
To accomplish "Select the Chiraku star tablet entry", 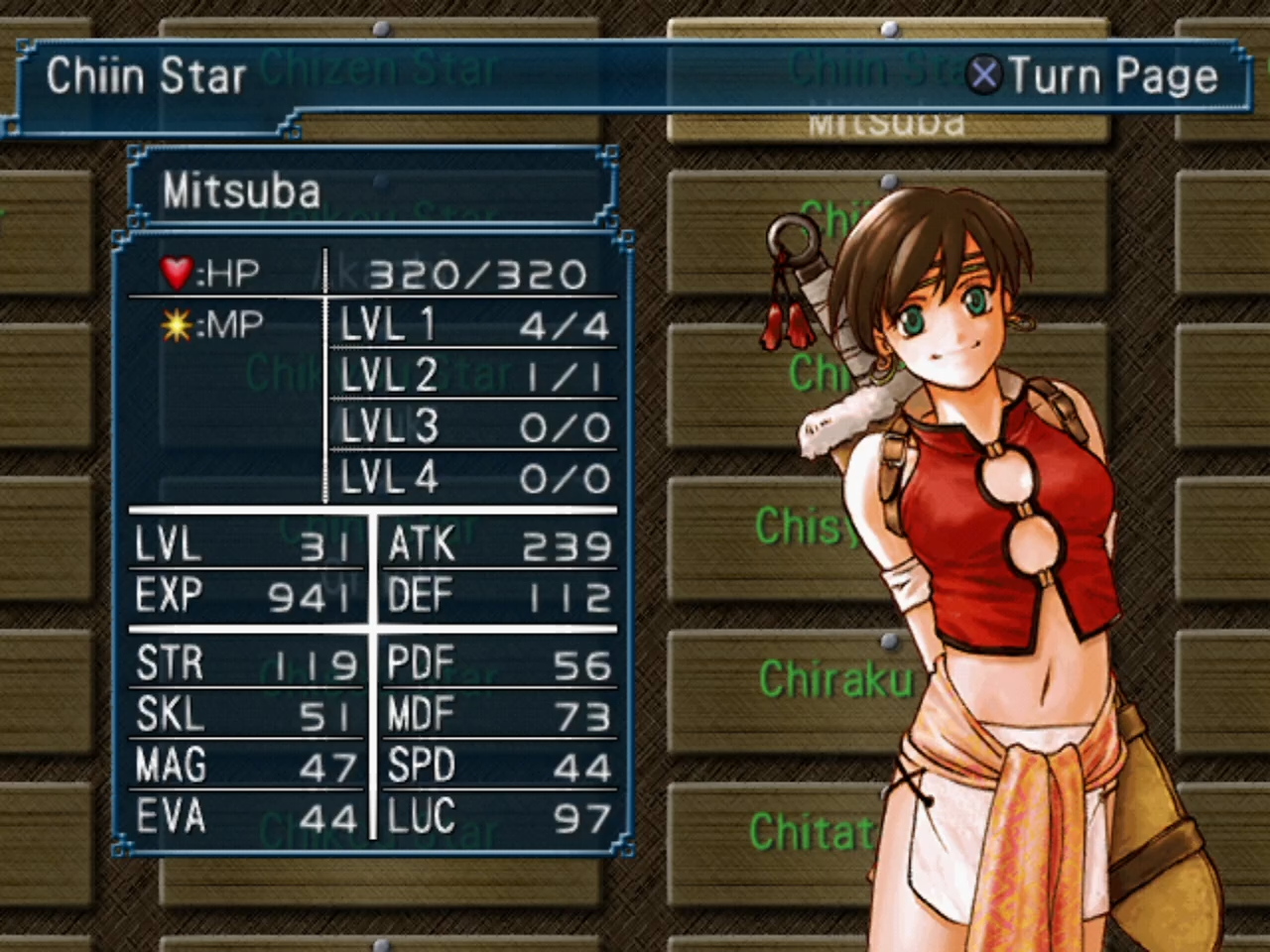I will coord(835,680).
